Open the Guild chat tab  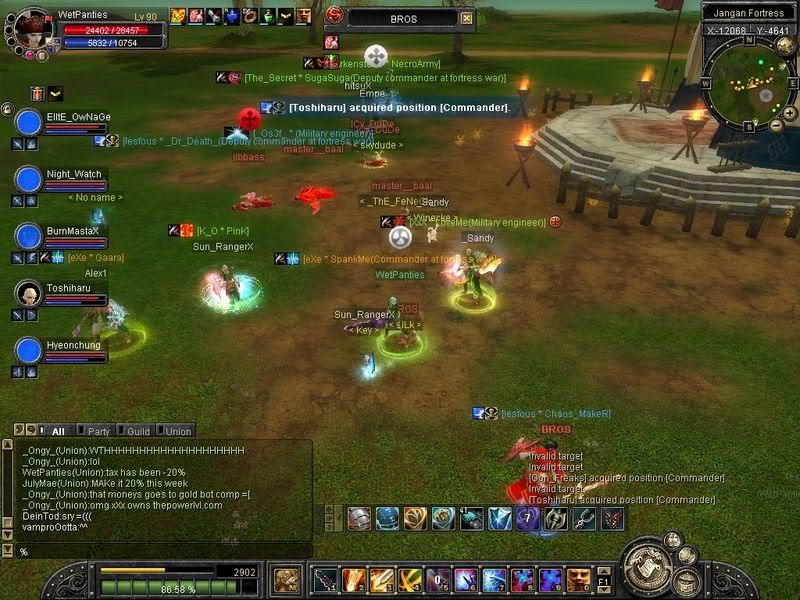[x=138, y=431]
